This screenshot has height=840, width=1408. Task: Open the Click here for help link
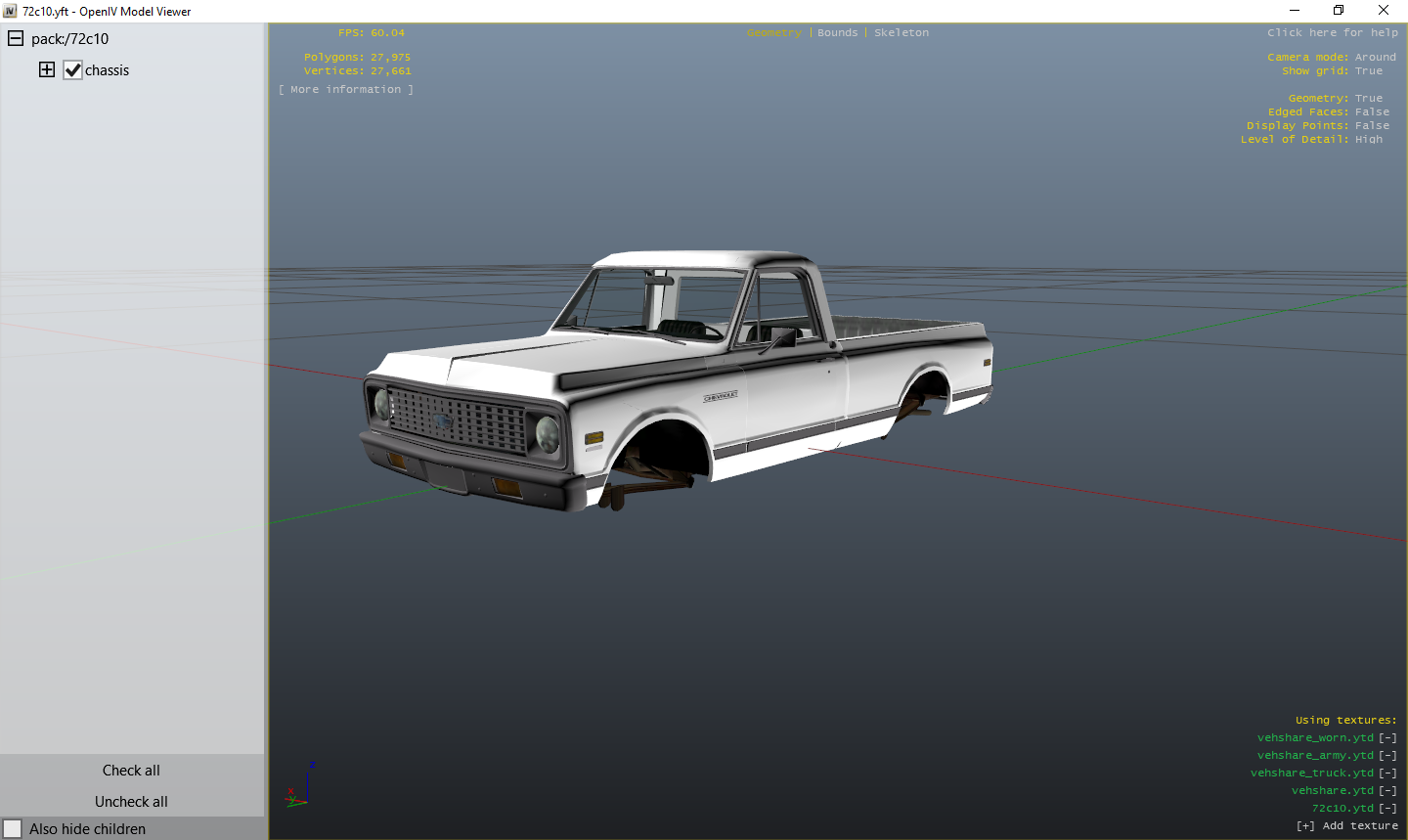tap(1333, 32)
